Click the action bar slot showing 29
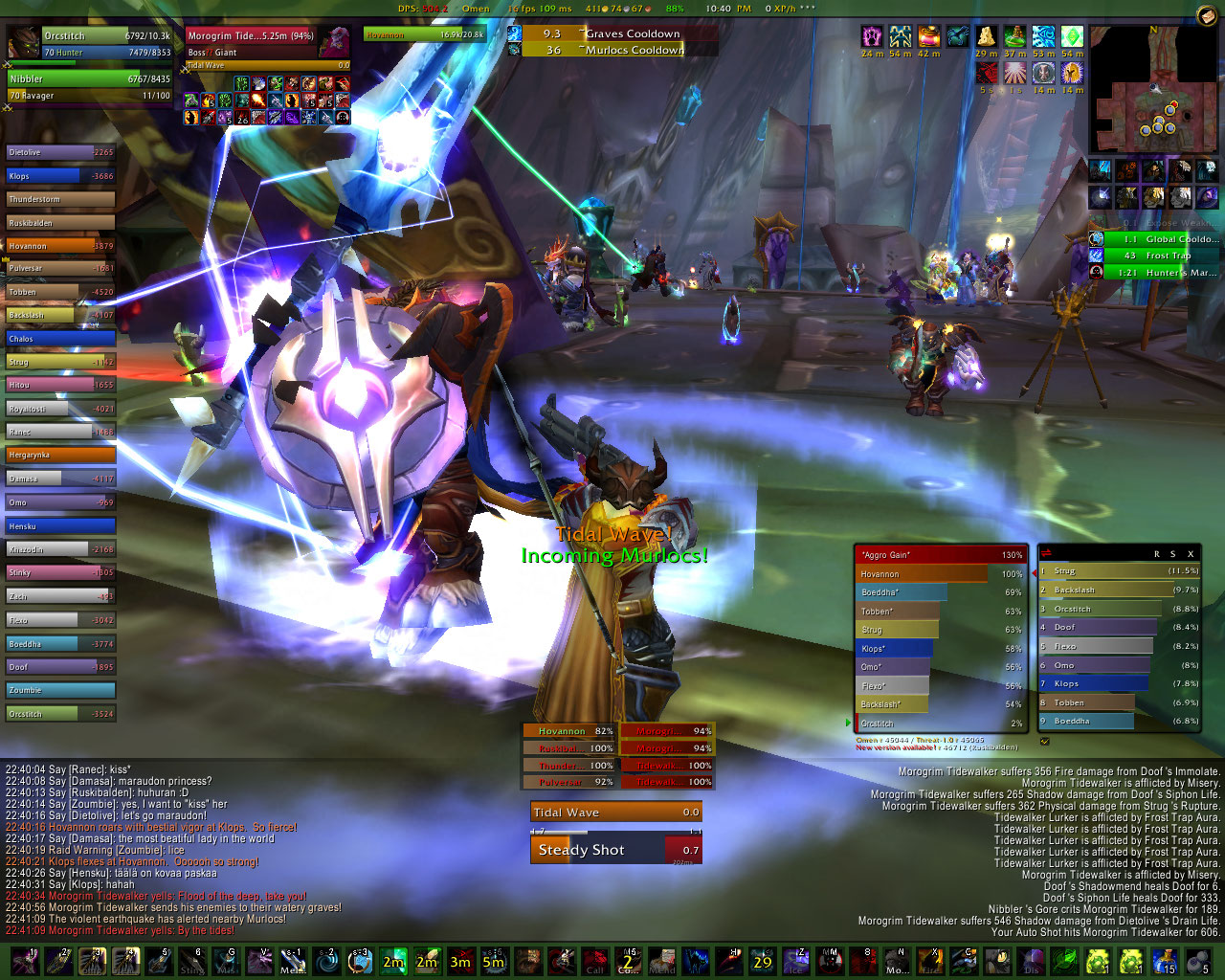 (762, 960)
